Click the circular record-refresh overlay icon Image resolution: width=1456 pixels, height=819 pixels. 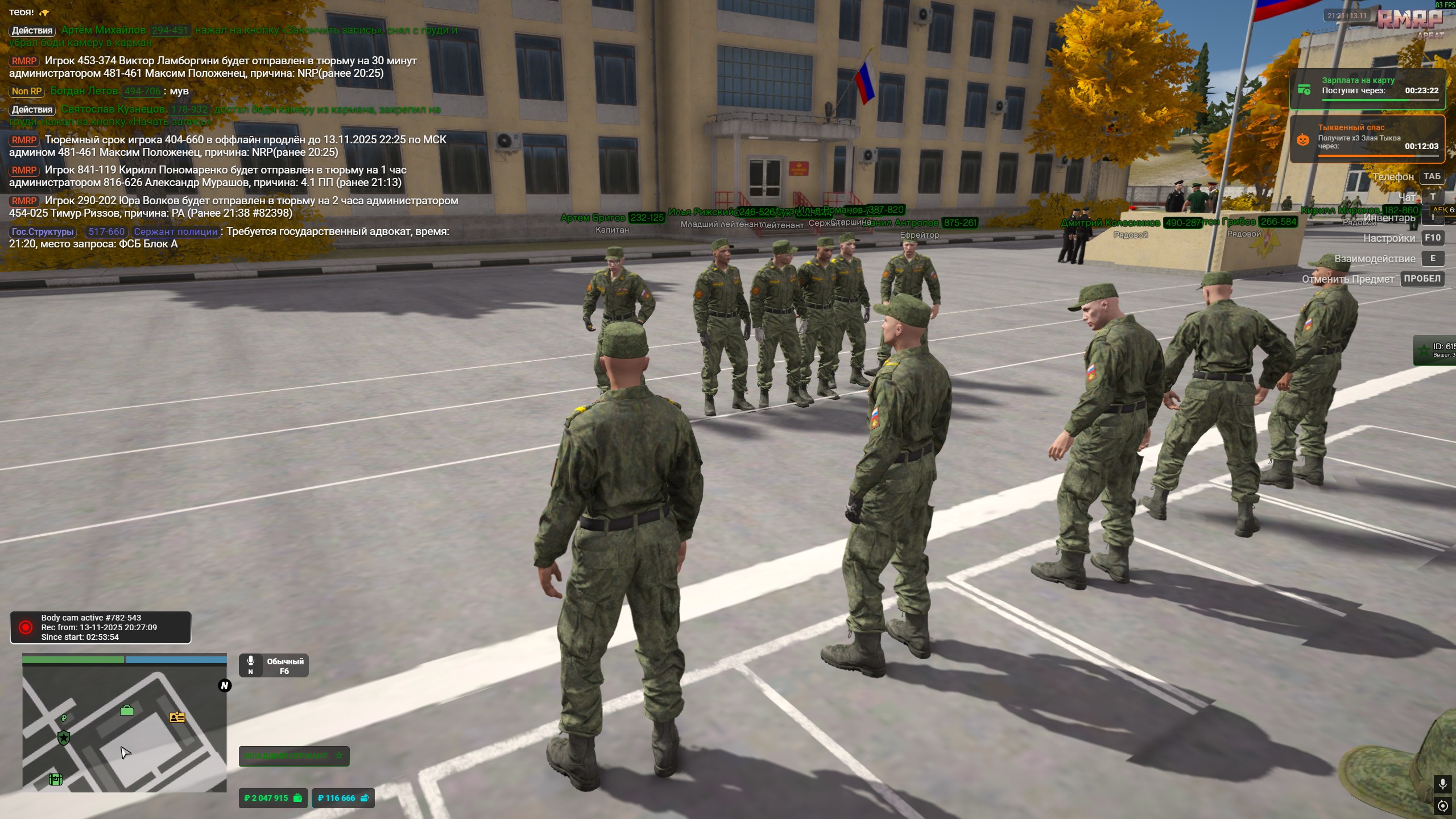click(1442, 806)
